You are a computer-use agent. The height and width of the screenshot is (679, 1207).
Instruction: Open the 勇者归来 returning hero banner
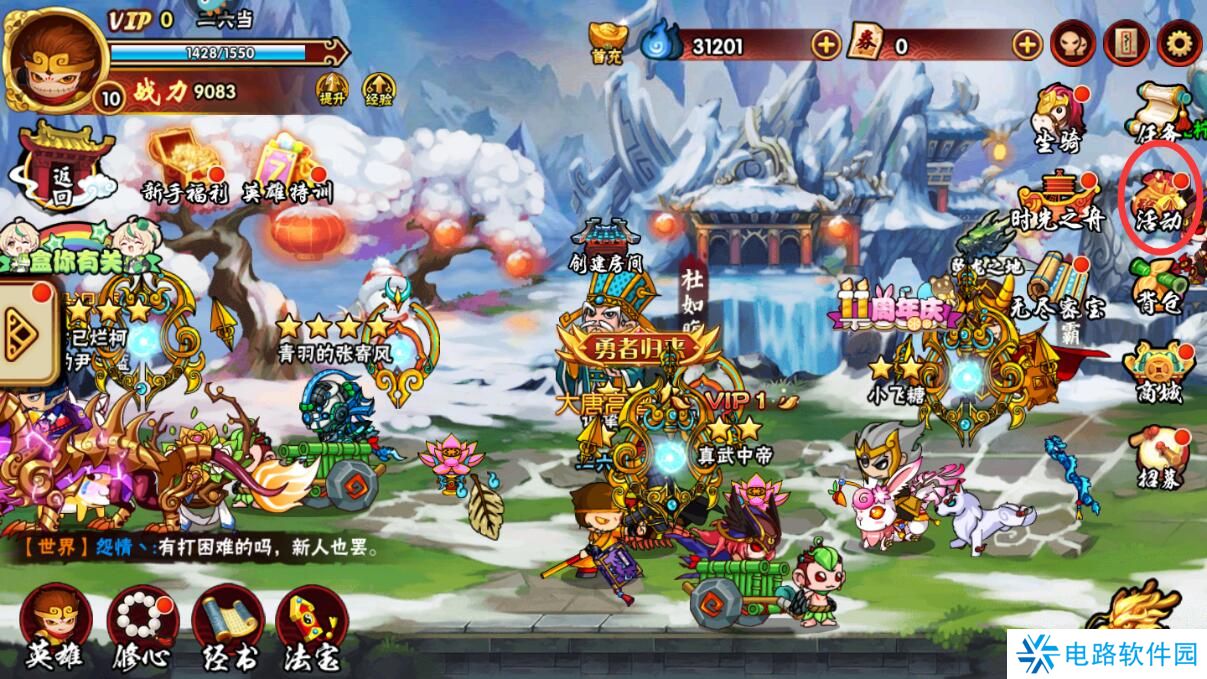tap(636, 347)
